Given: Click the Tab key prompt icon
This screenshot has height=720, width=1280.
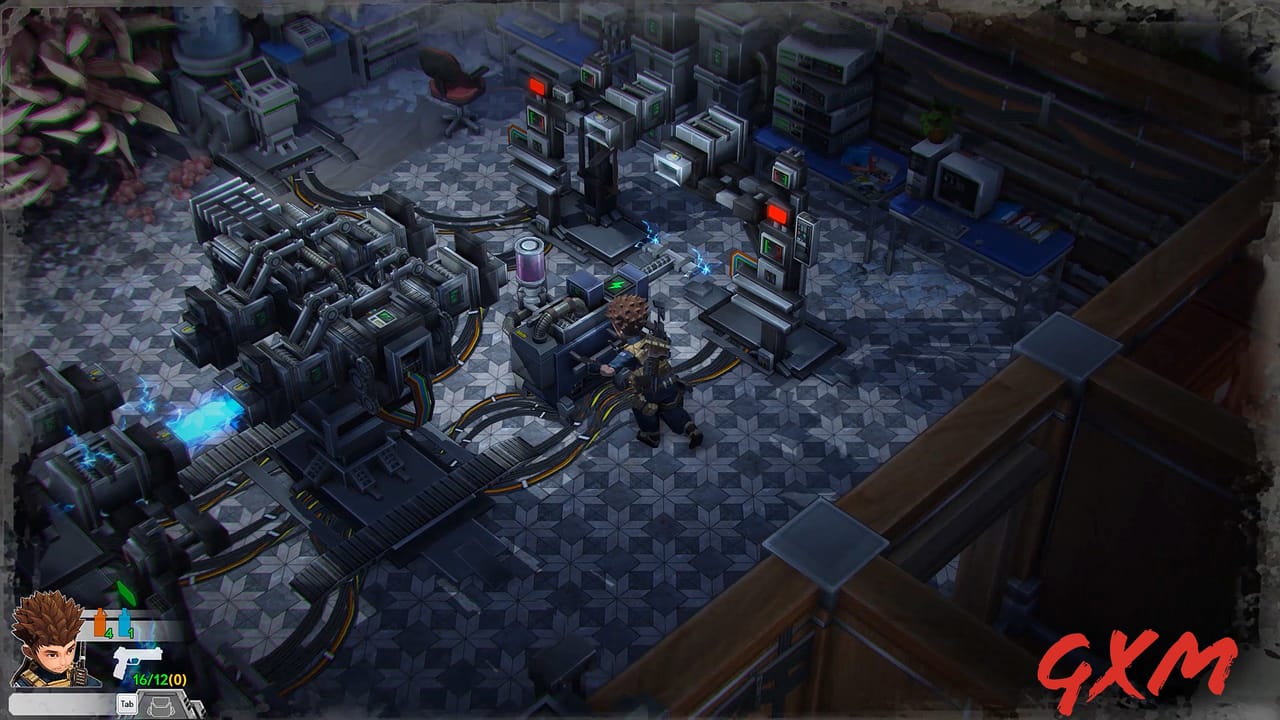Looking at the screenshot, I should pos(126,701).
